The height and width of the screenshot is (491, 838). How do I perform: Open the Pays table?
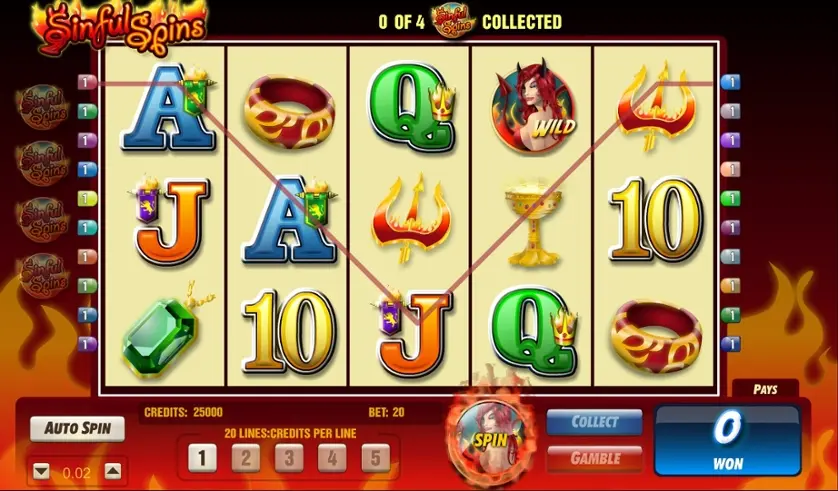coord(765,389)
